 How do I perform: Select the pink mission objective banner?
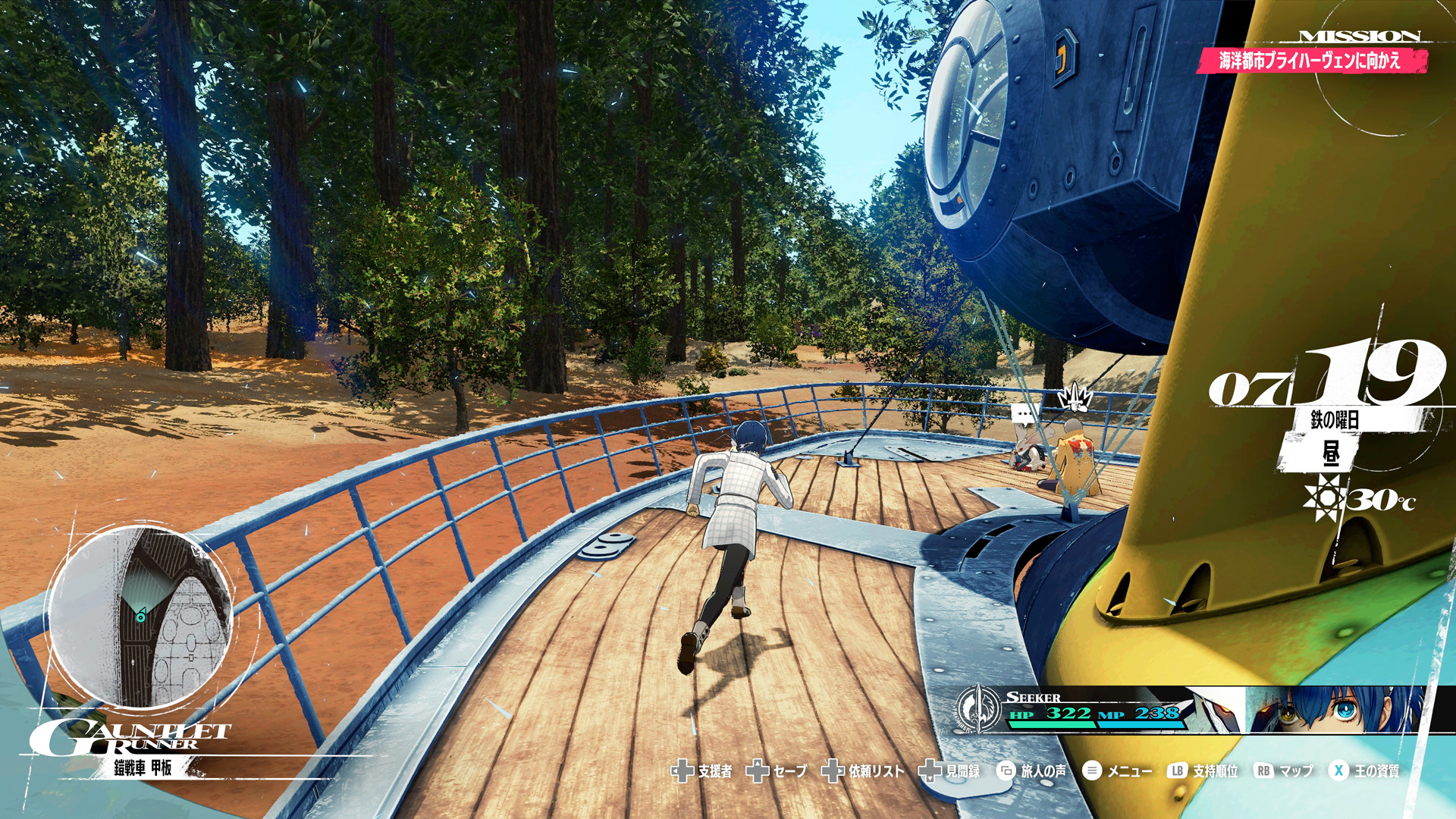point(1310,61)
